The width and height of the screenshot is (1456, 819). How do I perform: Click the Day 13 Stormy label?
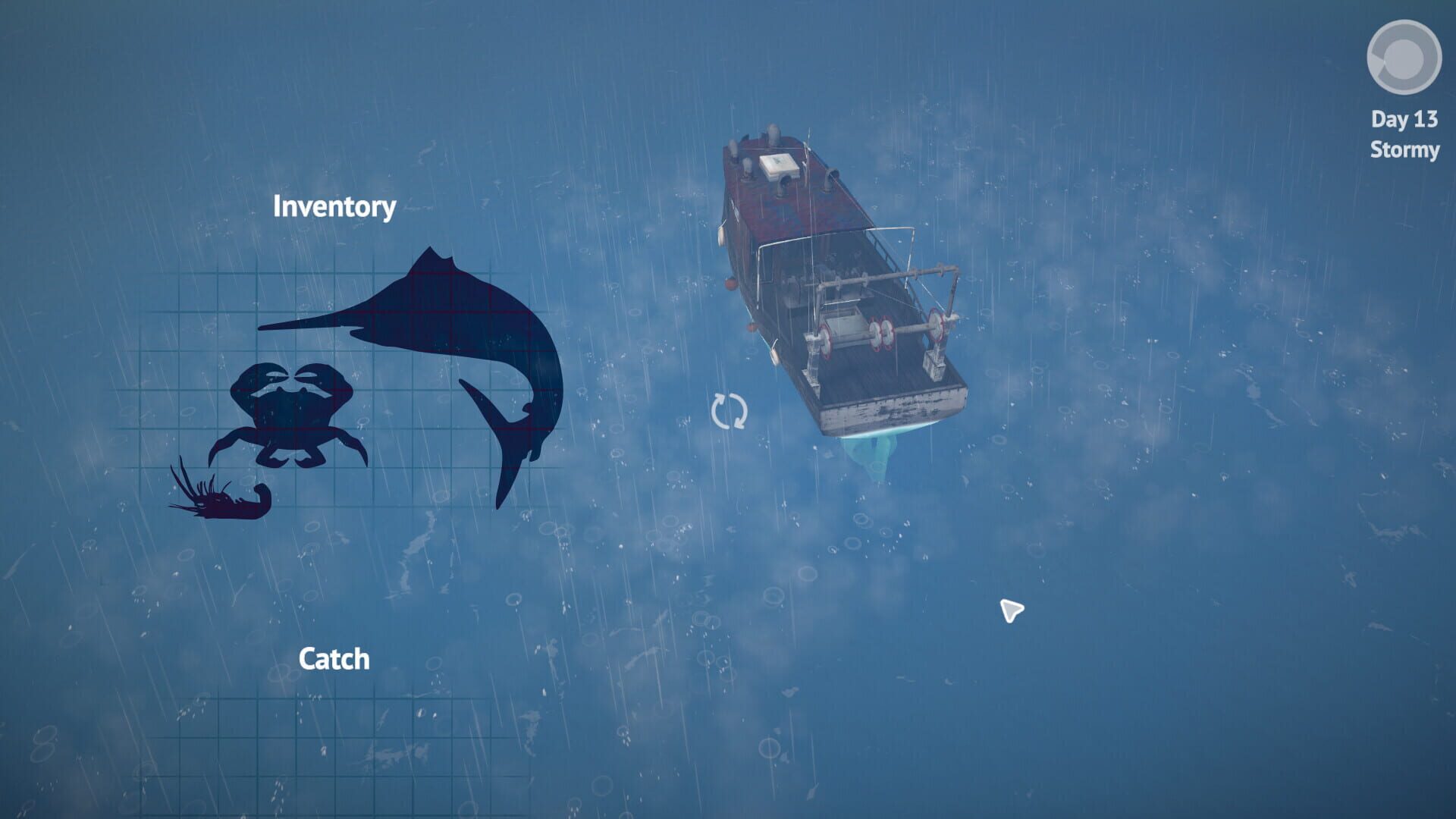click(1403, 136)
